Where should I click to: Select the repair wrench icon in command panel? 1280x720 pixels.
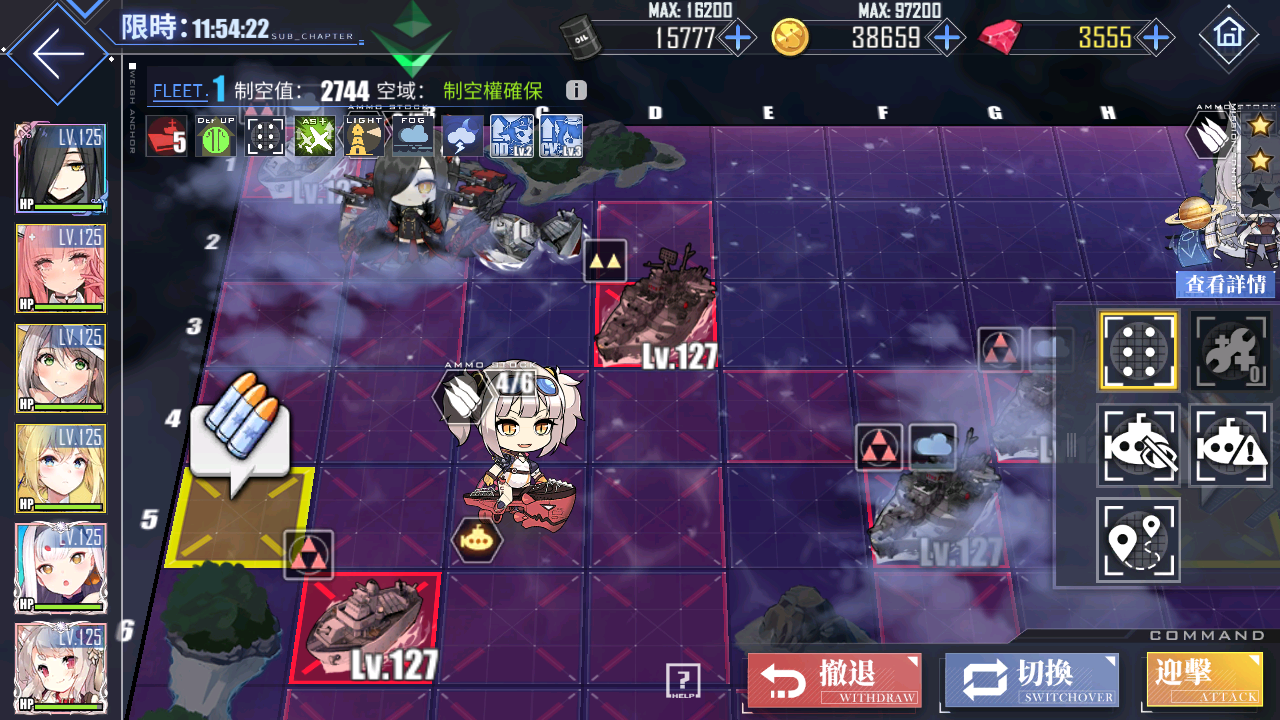click(x=1229, y=350)
